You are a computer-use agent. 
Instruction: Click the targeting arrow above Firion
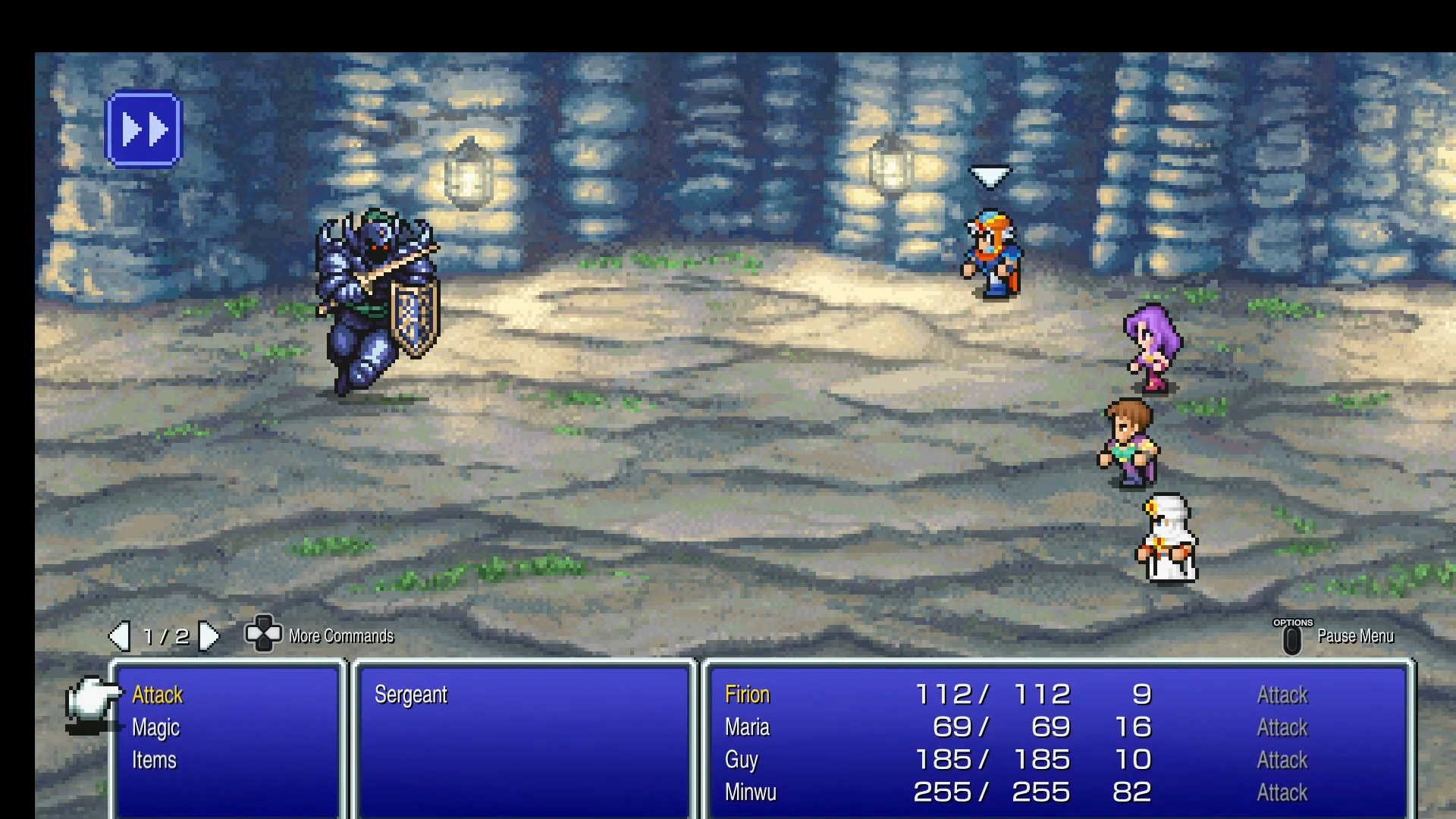pyautogui.click(x=990, y=176)
